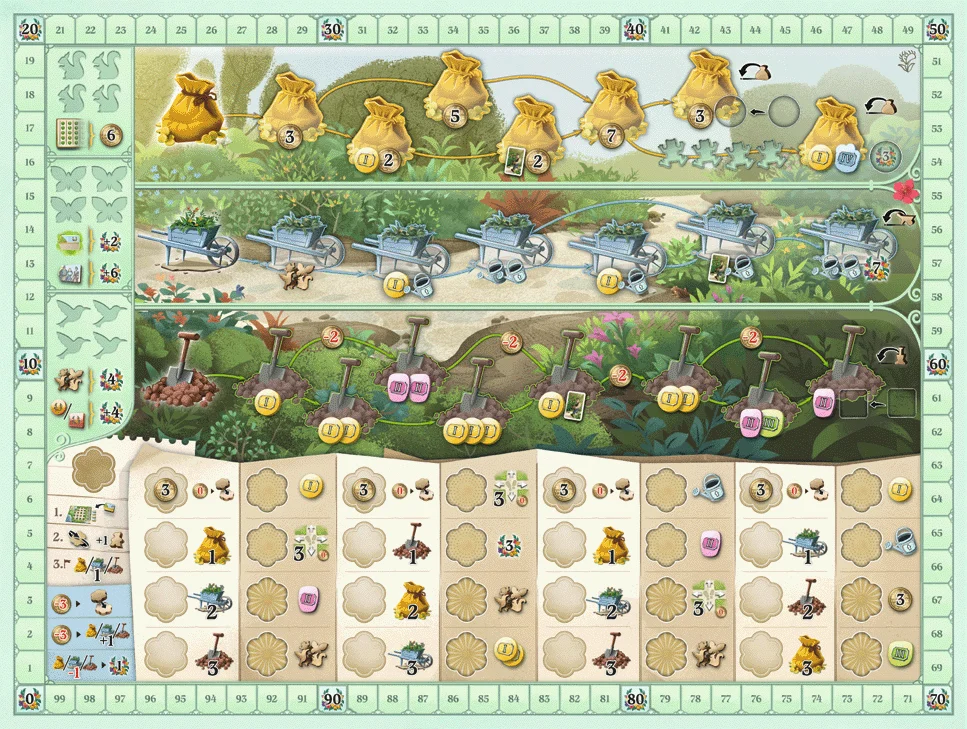Select the corner score space 20

click(x=31, y=31)
